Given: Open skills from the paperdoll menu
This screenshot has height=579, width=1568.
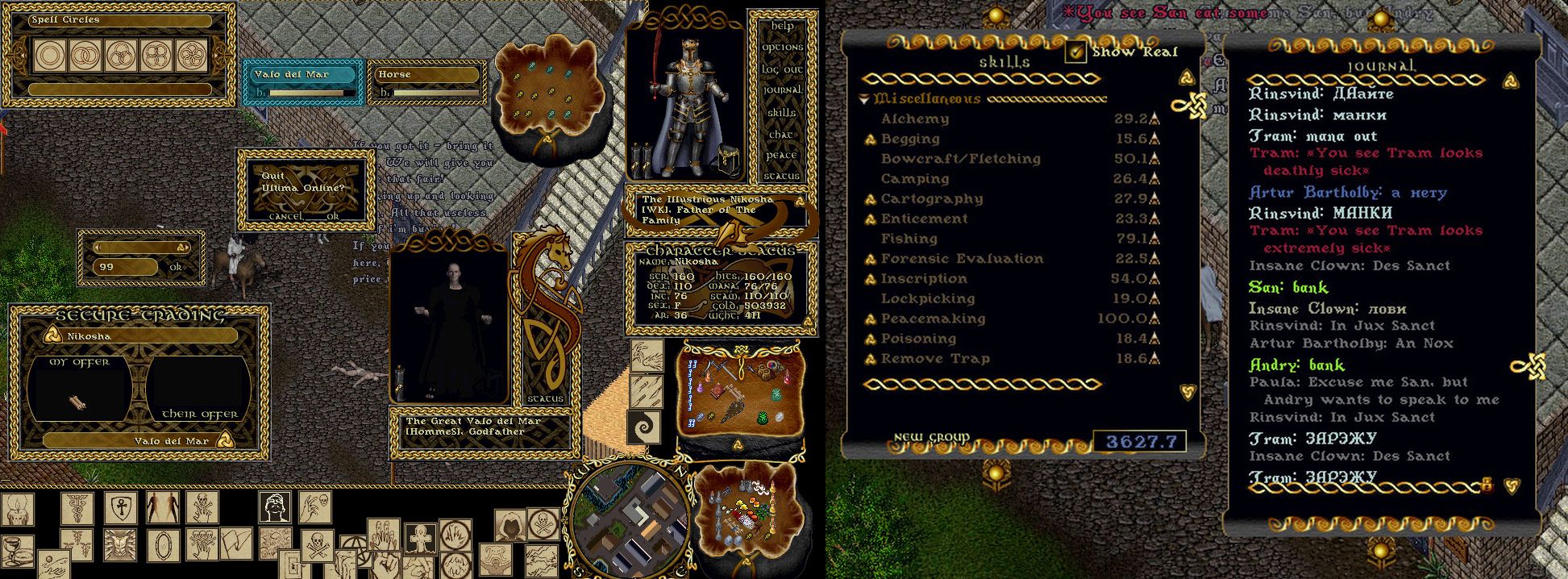Looking at the screenshot, I should (782, 113).
